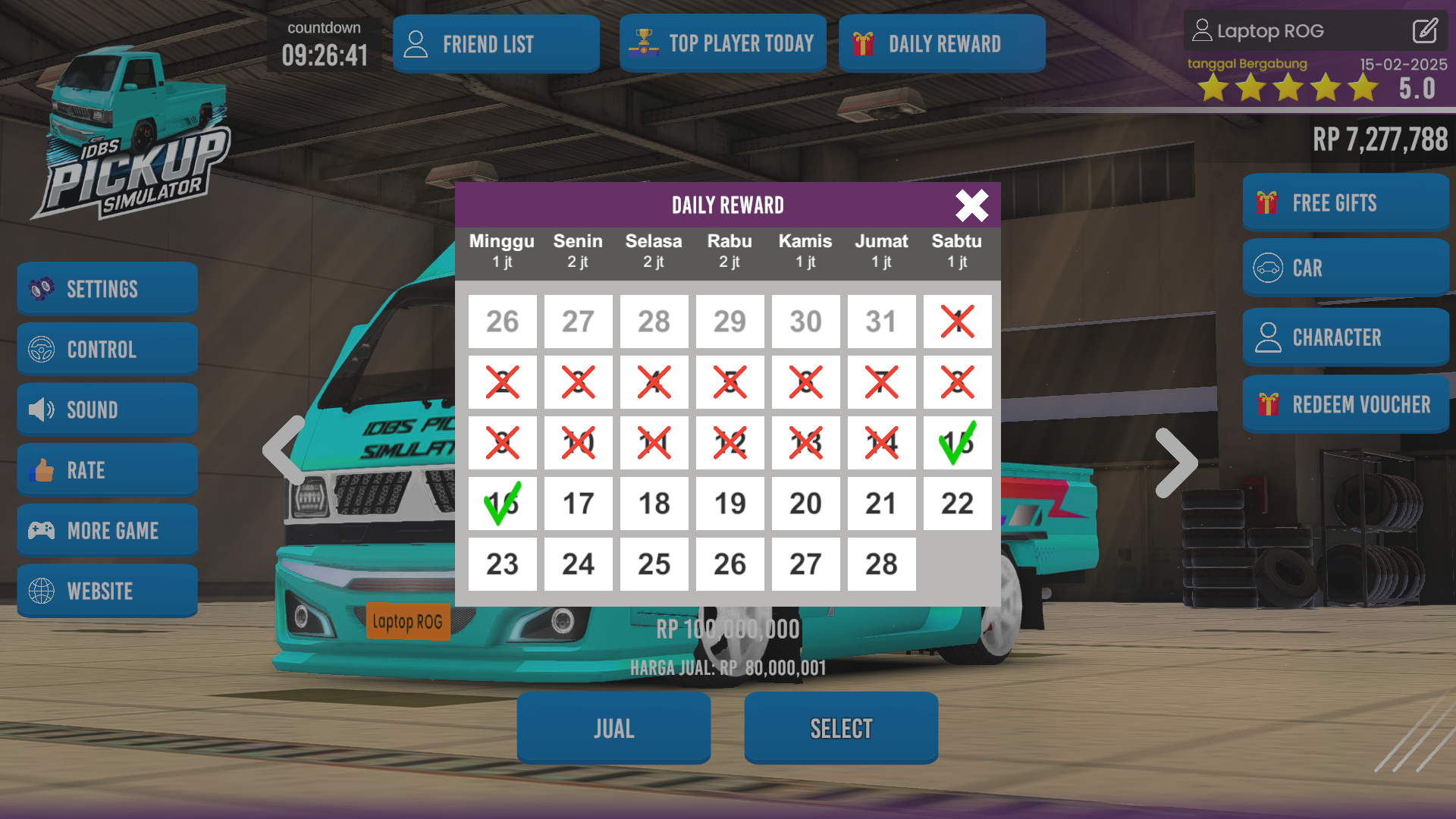Show the previous vehicle with the left arrow
1456x819 pixels.
pos(281,451)
